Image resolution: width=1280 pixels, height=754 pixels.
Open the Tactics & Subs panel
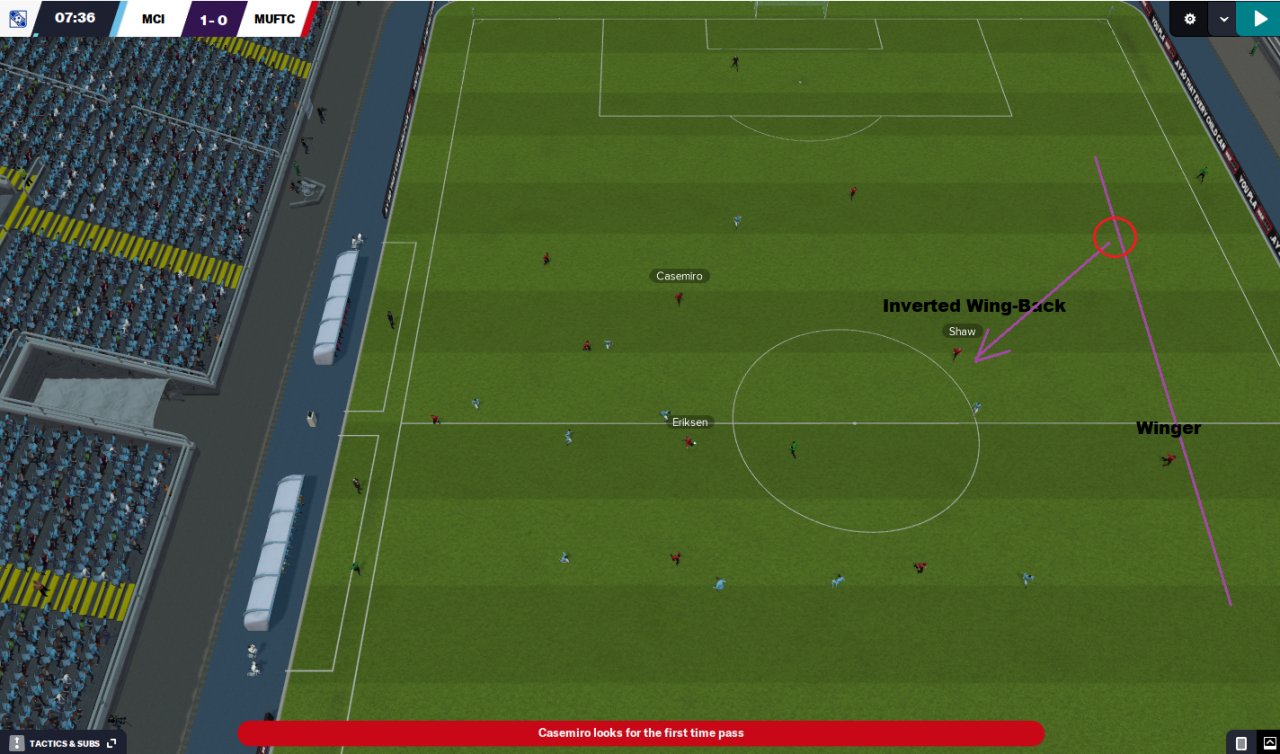[x=63, y=743]
